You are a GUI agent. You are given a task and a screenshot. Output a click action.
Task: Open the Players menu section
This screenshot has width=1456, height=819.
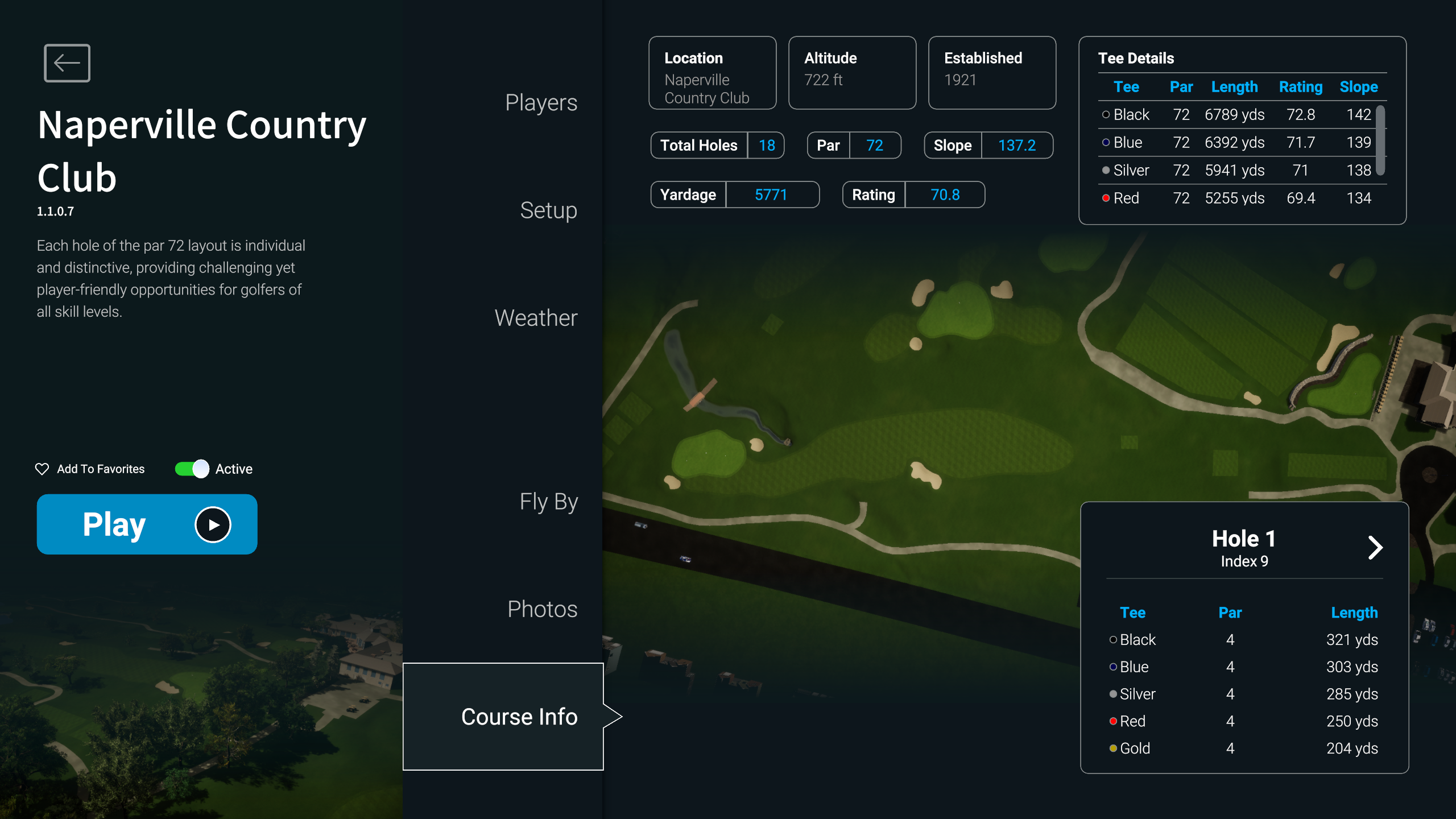click(541, 103)
